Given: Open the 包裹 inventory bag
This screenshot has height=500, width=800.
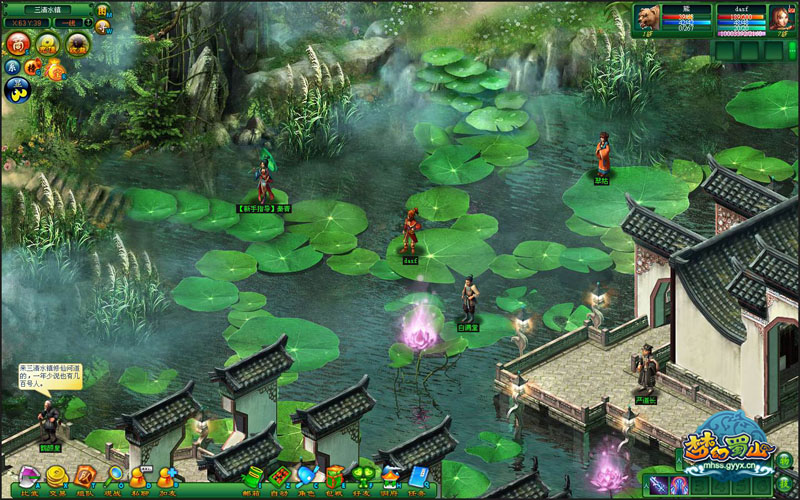Looking at the screenshot, I should click(334, 477).
